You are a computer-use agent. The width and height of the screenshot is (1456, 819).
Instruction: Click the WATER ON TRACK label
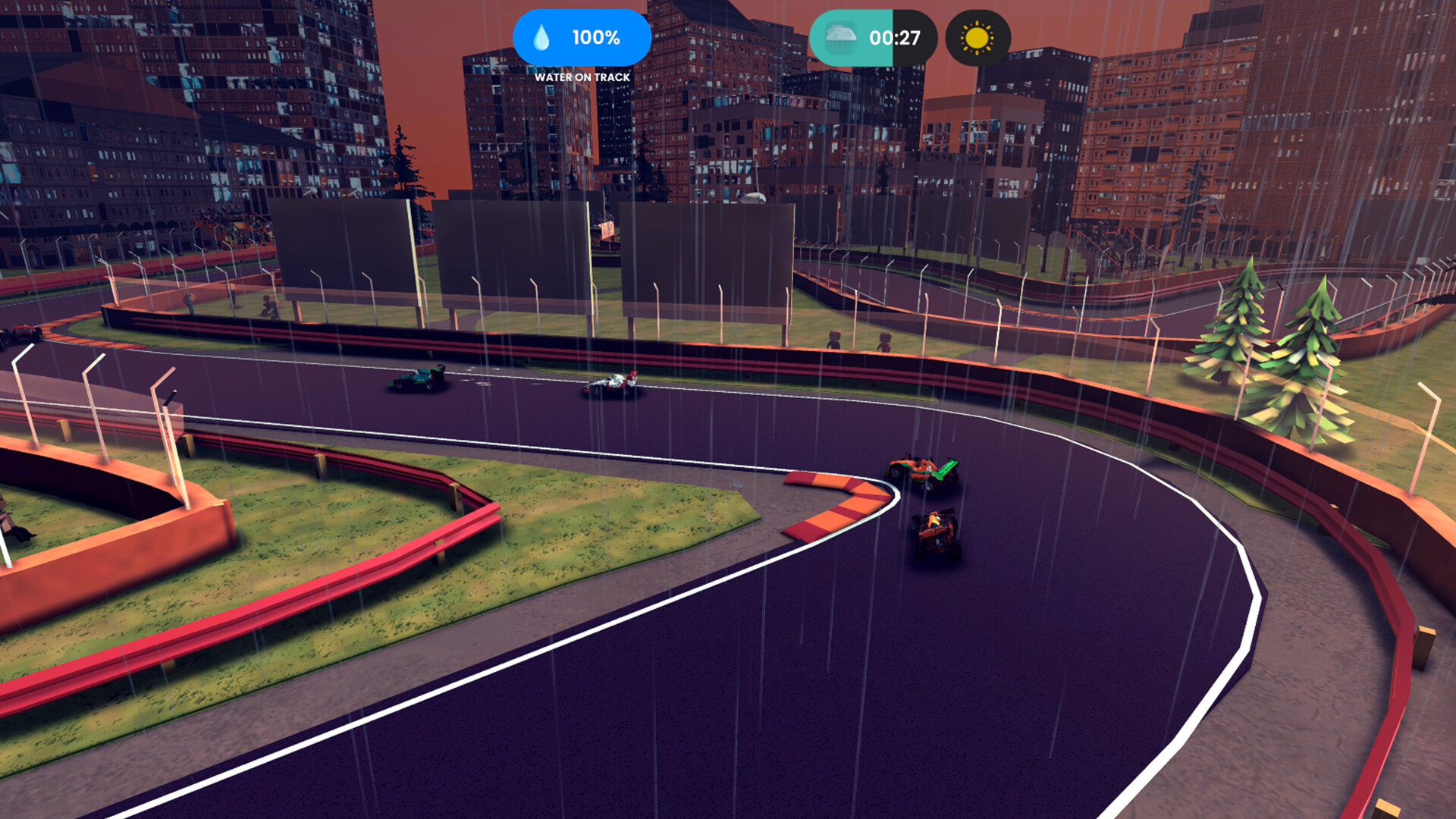coord(582,77)
